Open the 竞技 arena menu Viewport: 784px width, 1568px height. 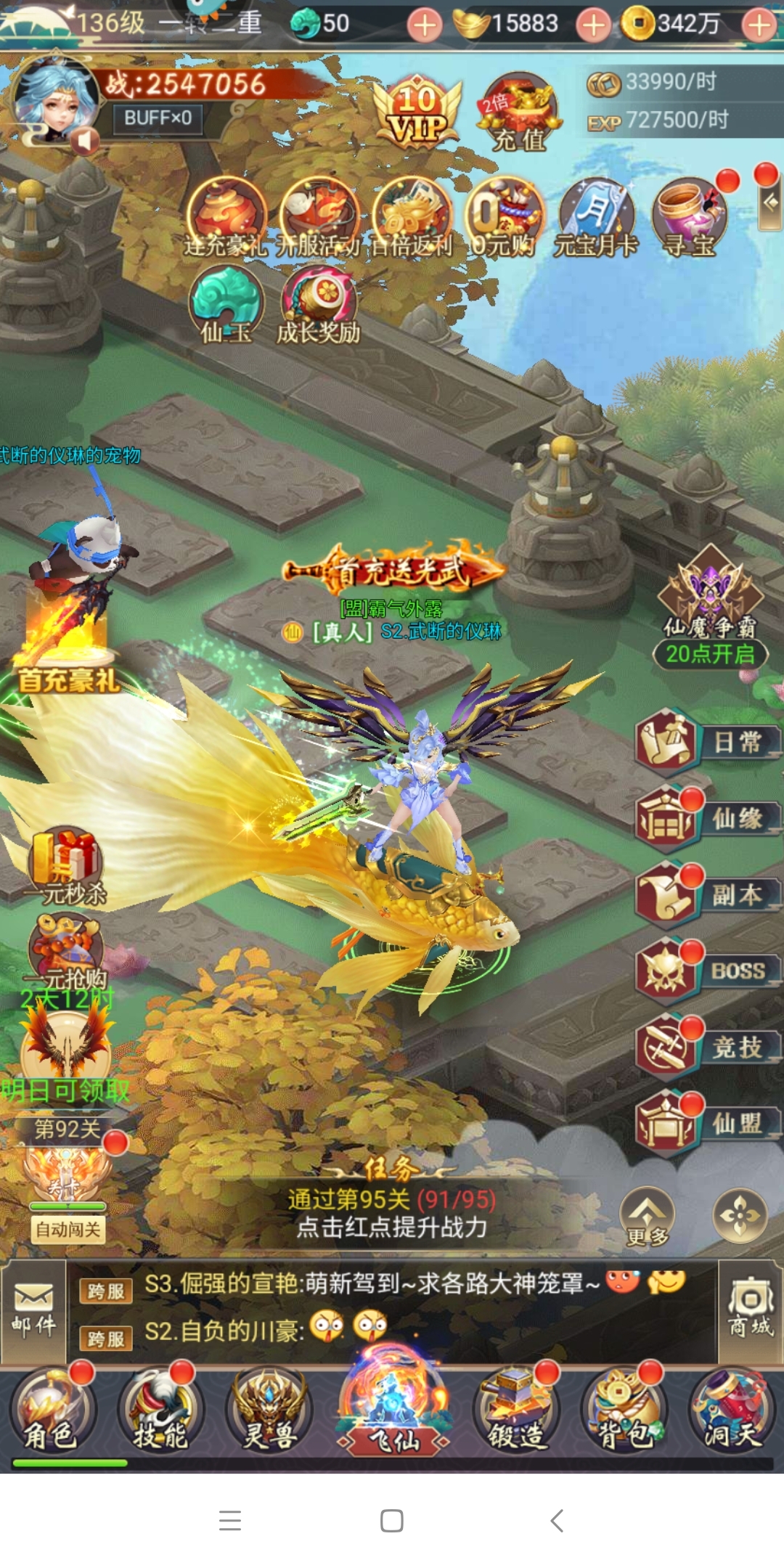(x=706, y=1048)
